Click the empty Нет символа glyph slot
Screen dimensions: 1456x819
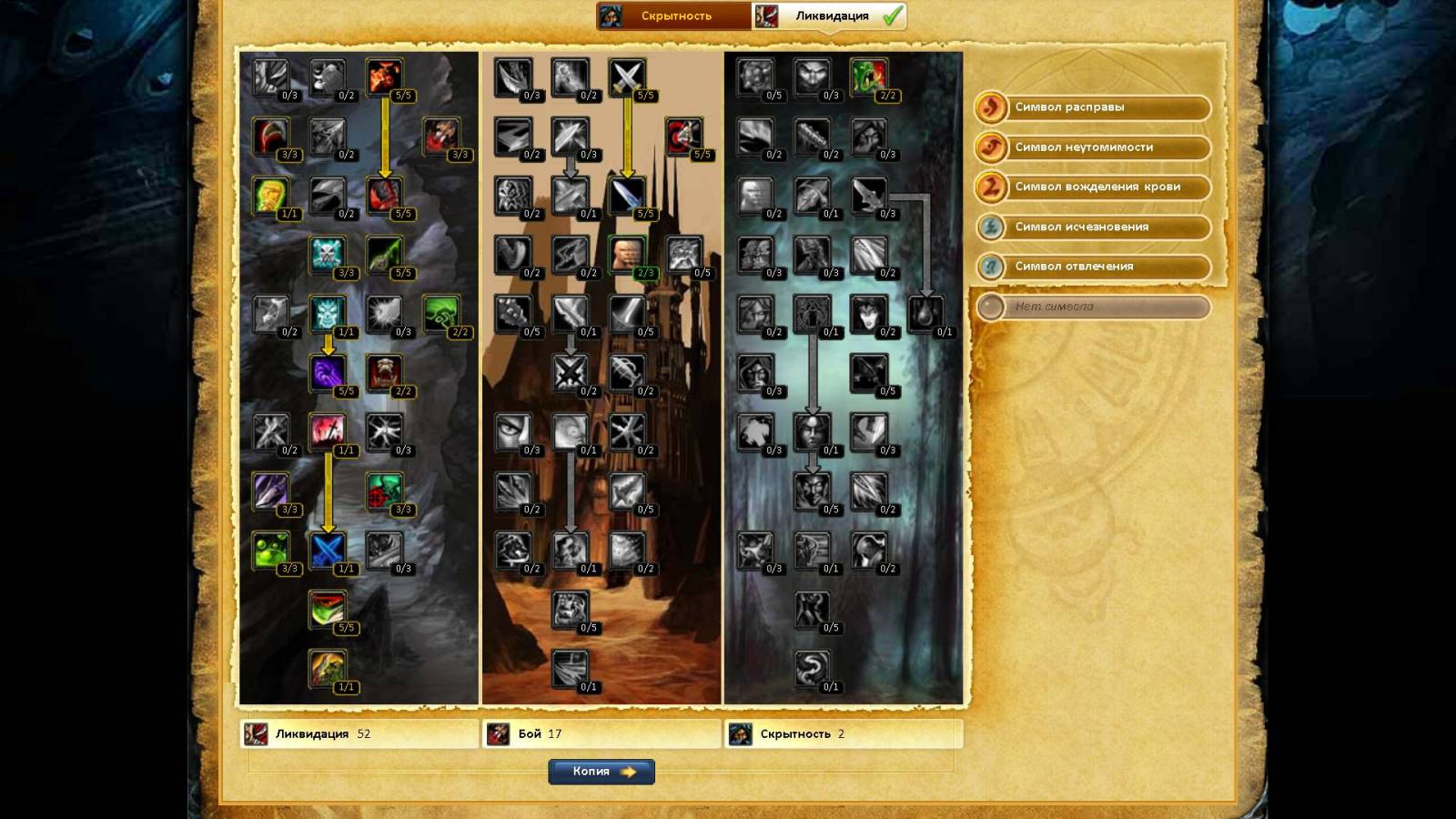[1092, 307]
